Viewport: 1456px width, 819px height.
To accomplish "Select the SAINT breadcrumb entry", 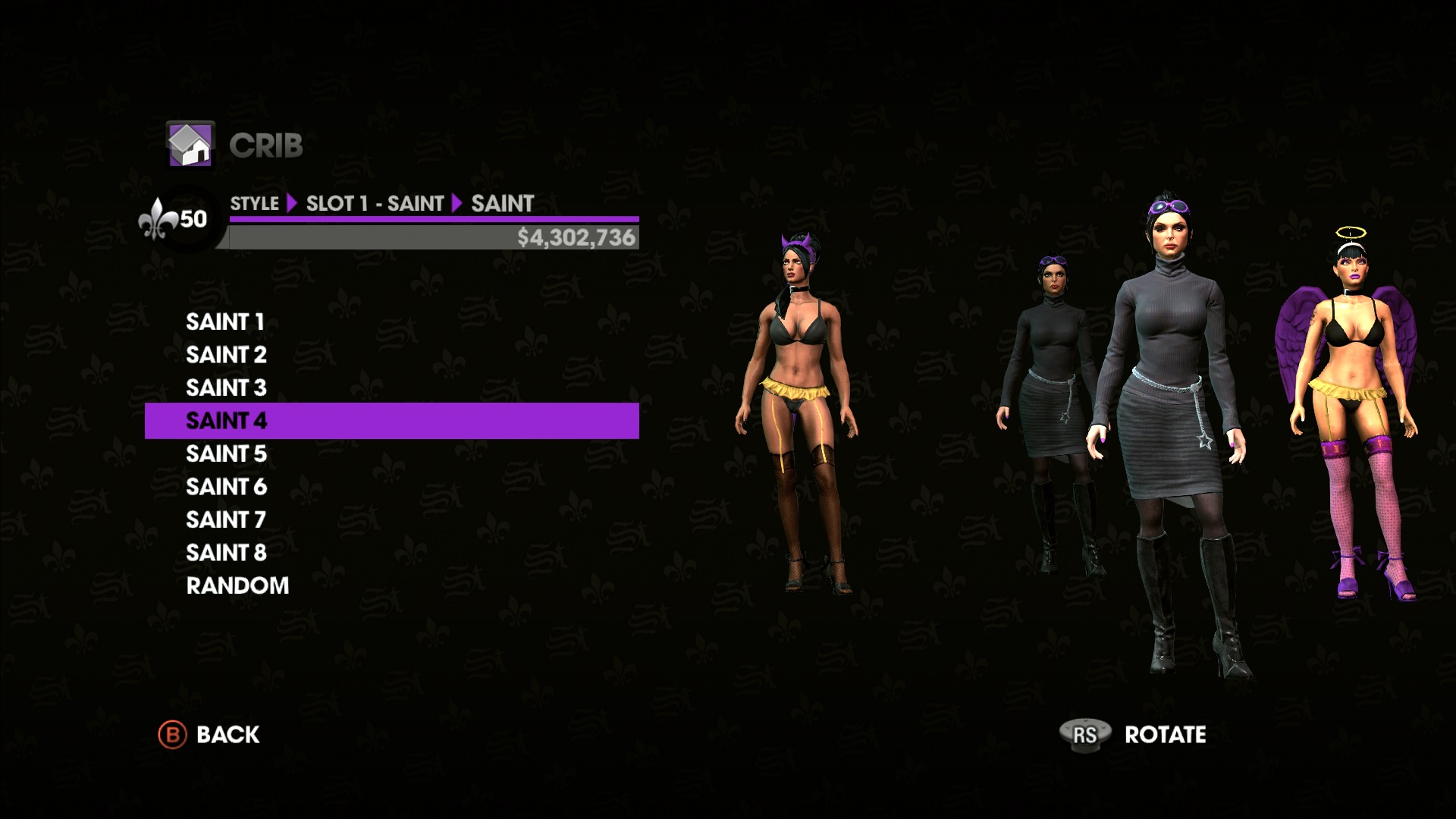I will click(503, 203).
